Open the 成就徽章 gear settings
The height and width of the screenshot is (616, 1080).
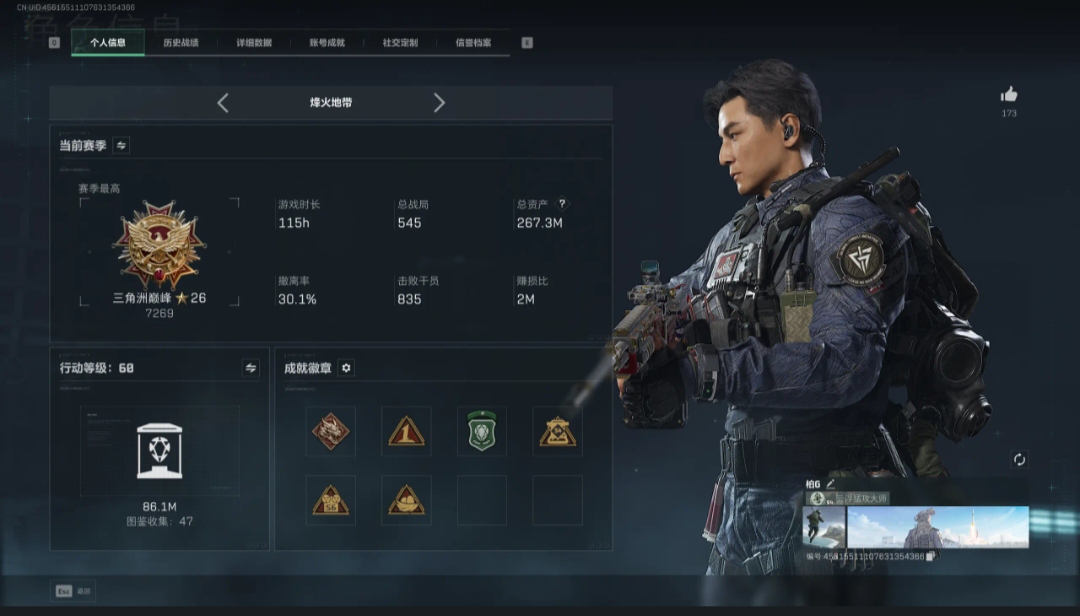(346, 368)
